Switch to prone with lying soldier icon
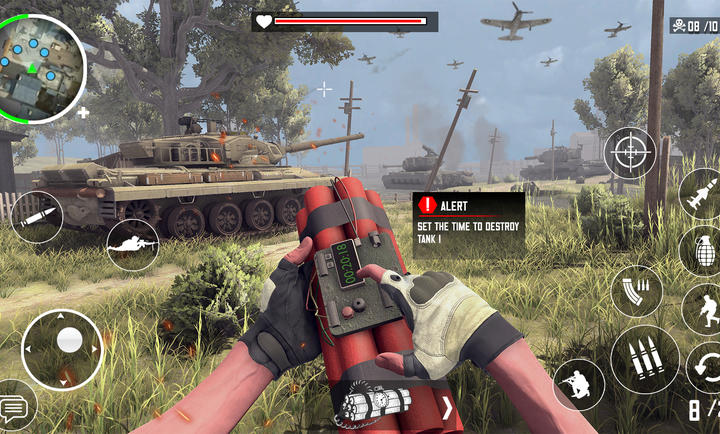 click(x=132, y=243)
